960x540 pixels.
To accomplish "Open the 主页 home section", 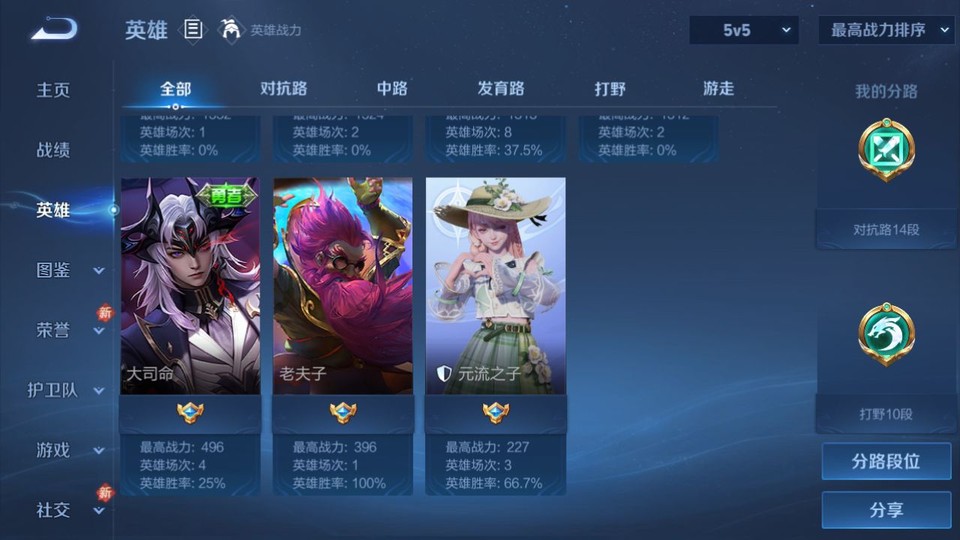I will 54,90.
